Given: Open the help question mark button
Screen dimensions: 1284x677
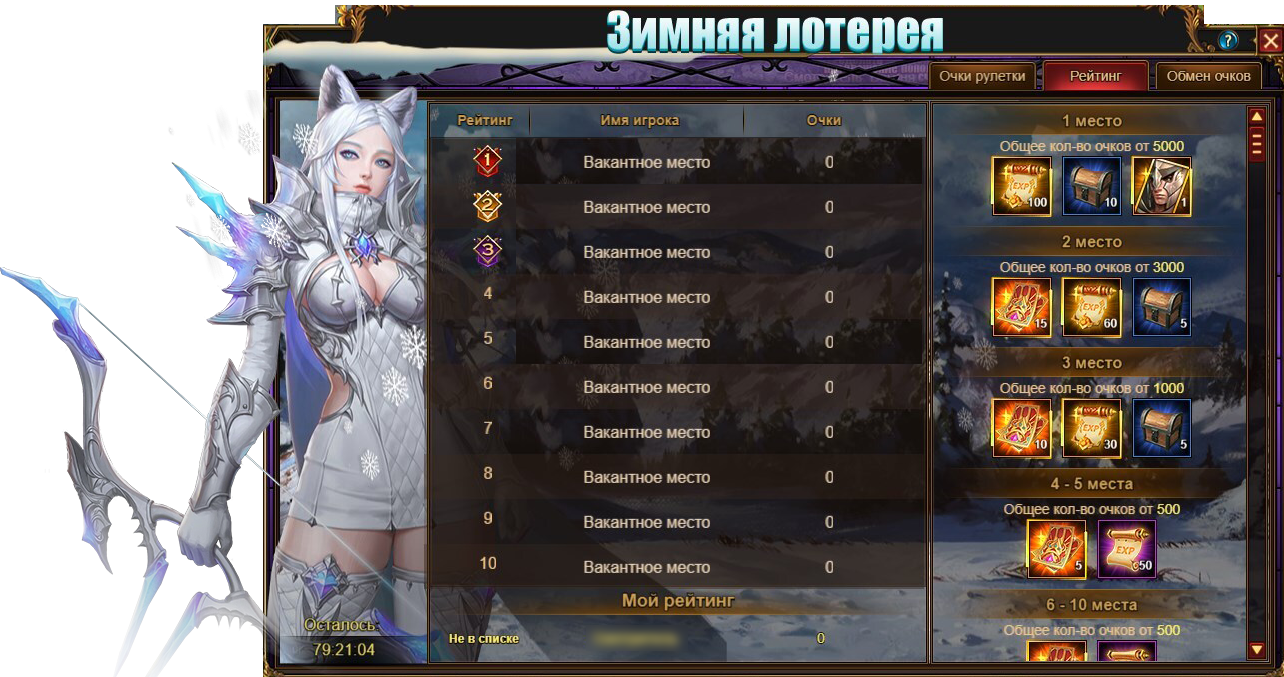Looking at the screenshot, I should coord(1229,41).
